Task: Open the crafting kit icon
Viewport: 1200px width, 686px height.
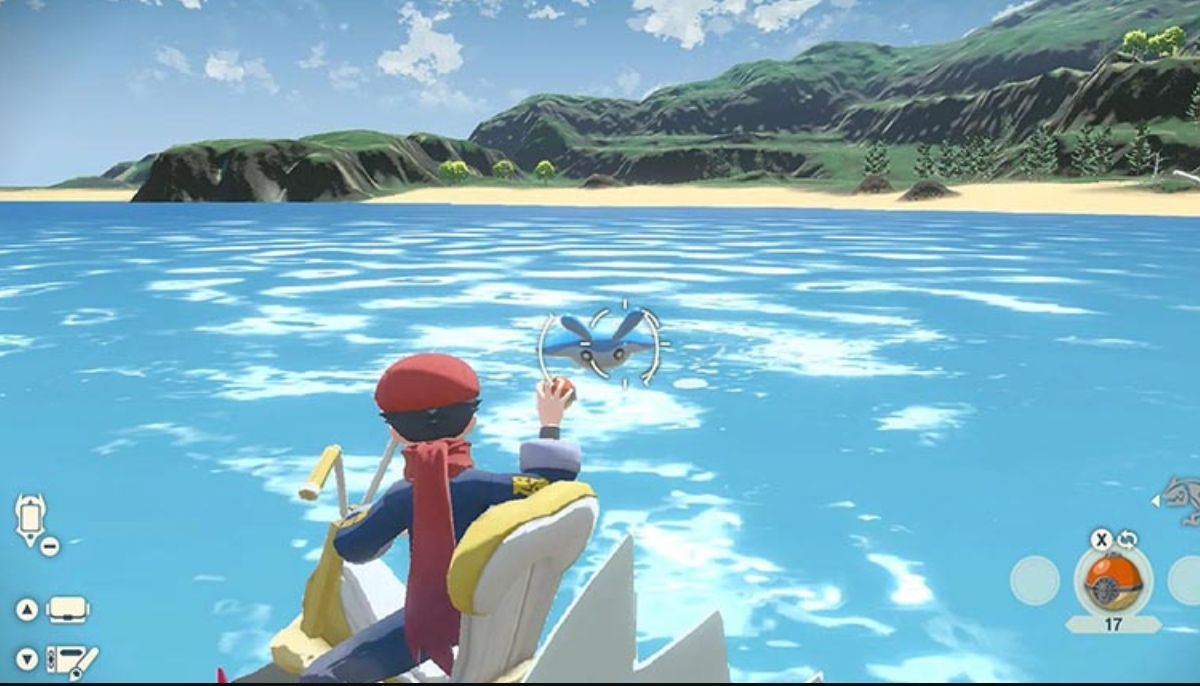Action: [72, 660]
